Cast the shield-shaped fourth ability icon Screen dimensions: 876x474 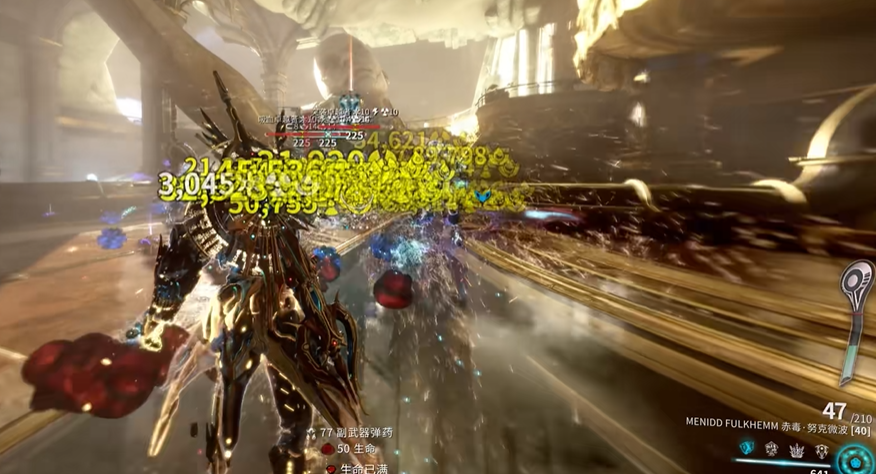tap(821, 450)
